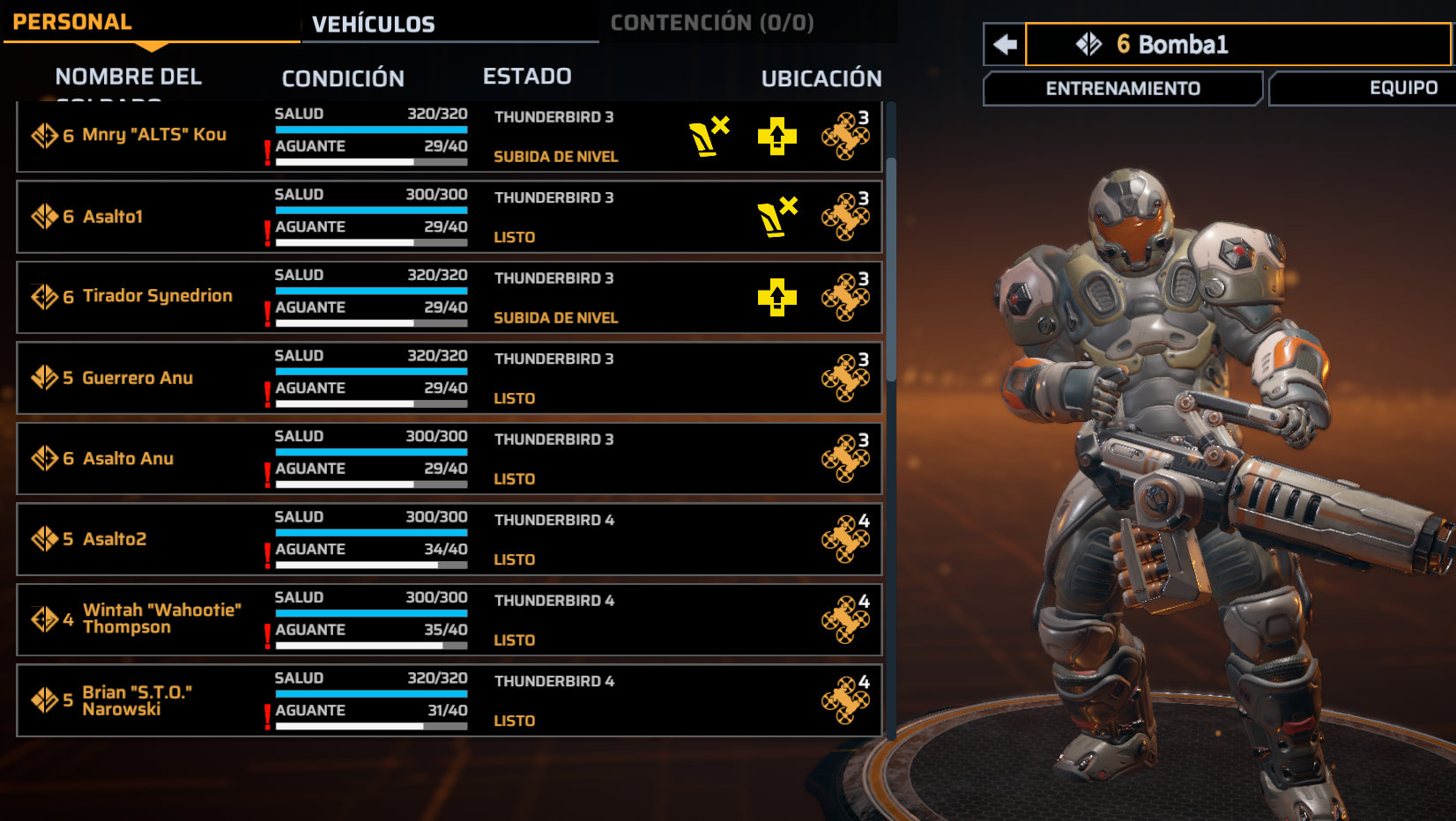Click the back arrow button
Viewport: 1456px width, 821px height.
coord(1005,44)
